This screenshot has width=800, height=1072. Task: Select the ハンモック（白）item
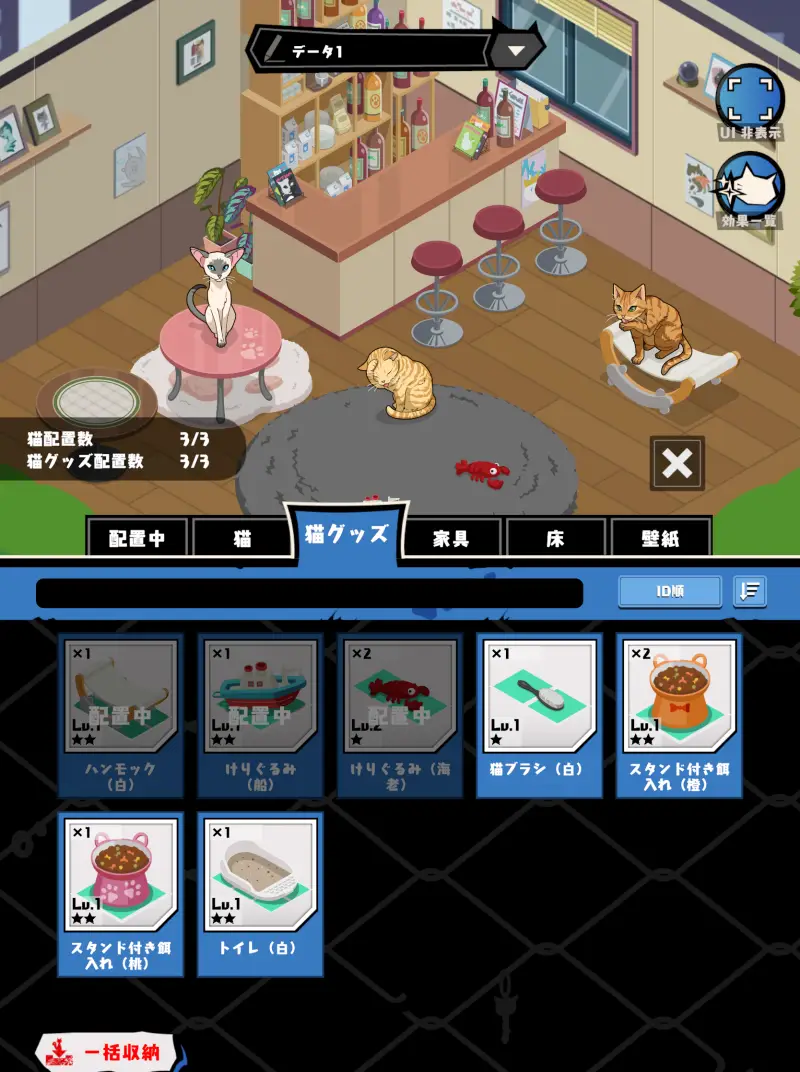[x=121, y=715]
